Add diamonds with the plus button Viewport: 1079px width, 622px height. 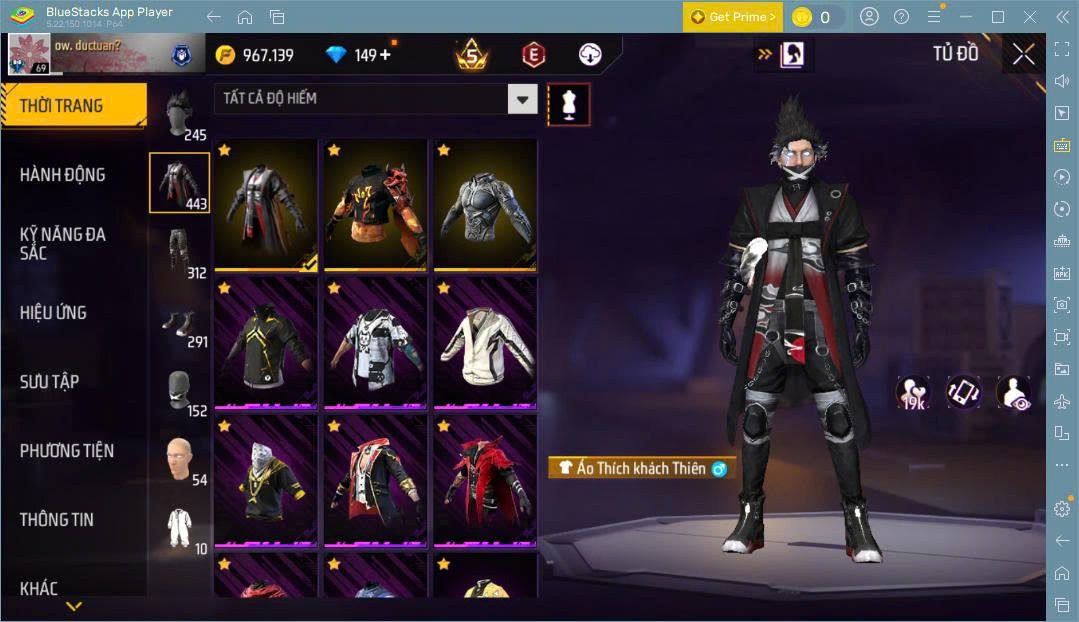385,55
